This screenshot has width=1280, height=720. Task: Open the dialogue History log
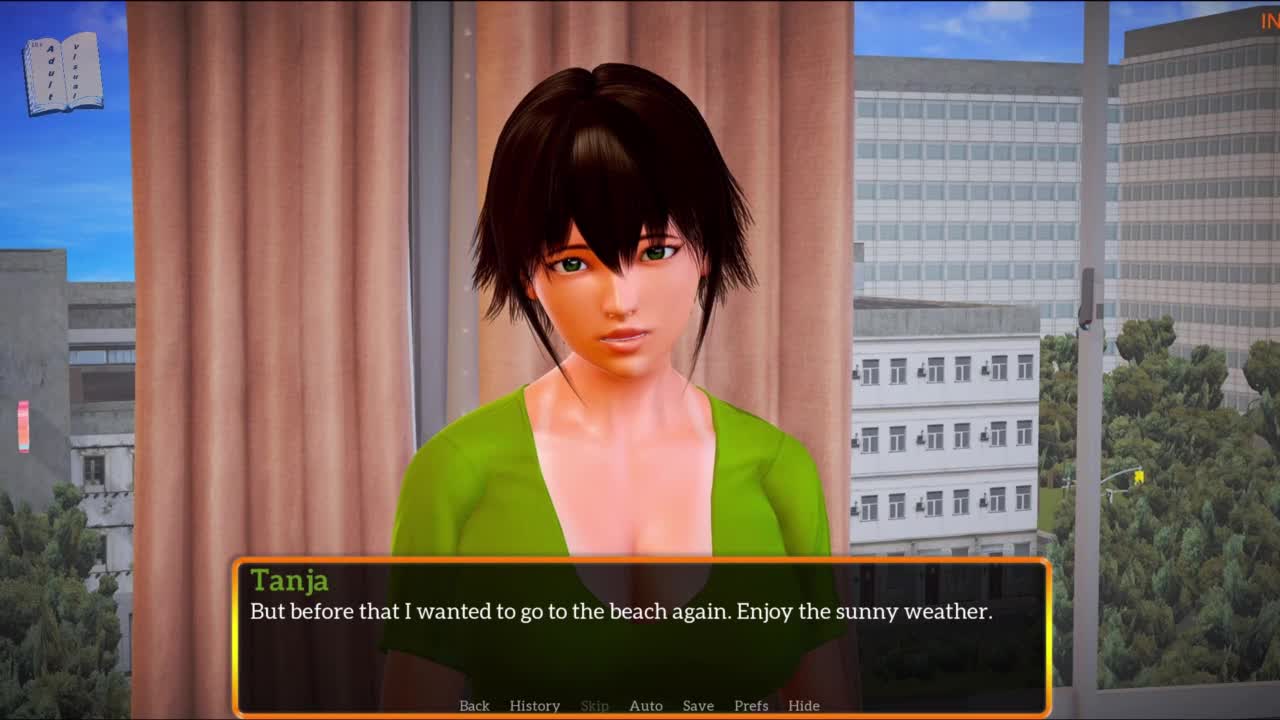[x=534, y=705]
